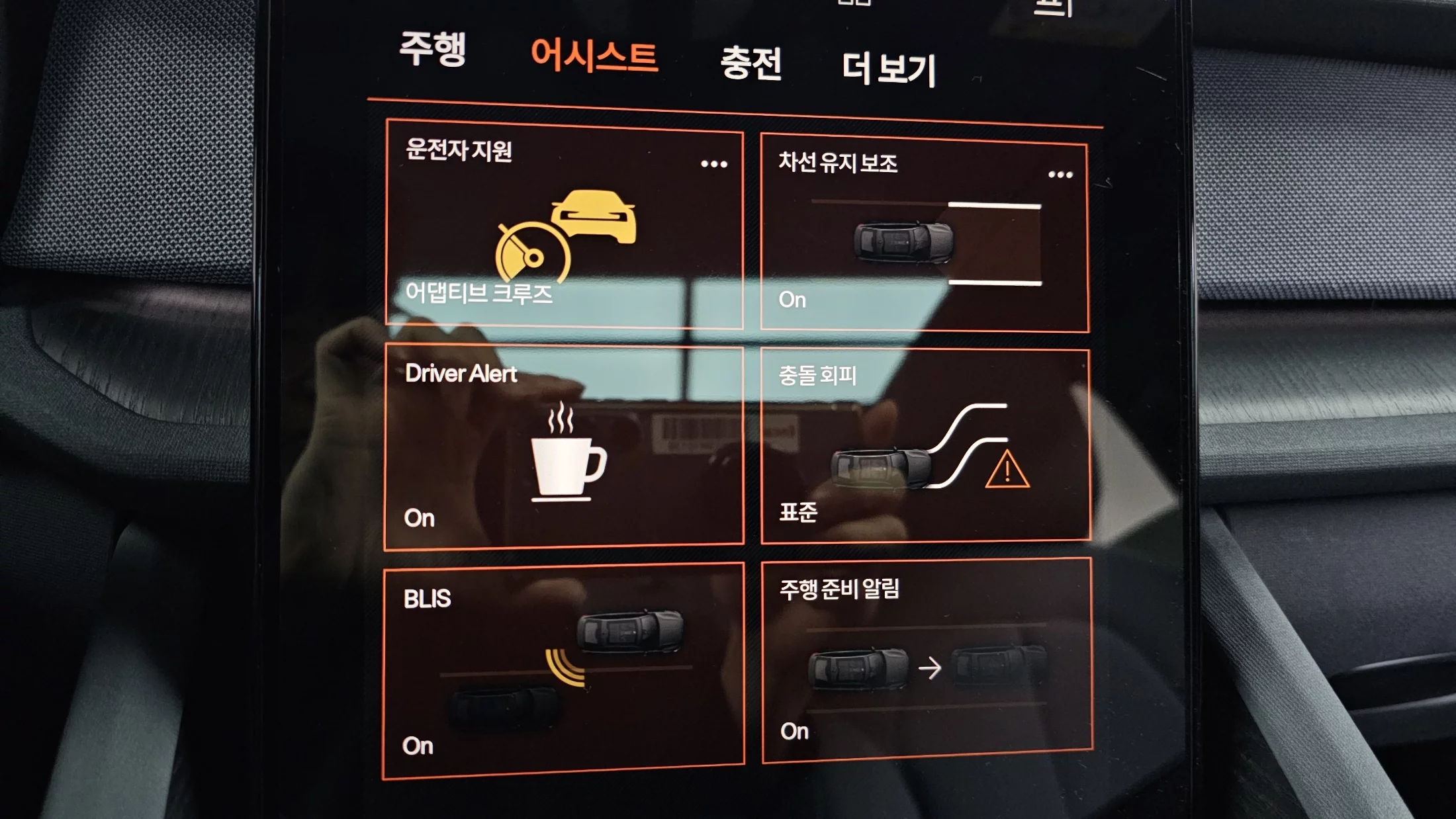
Task: Switch to the 주행 tab
Action: pos(433,49)
